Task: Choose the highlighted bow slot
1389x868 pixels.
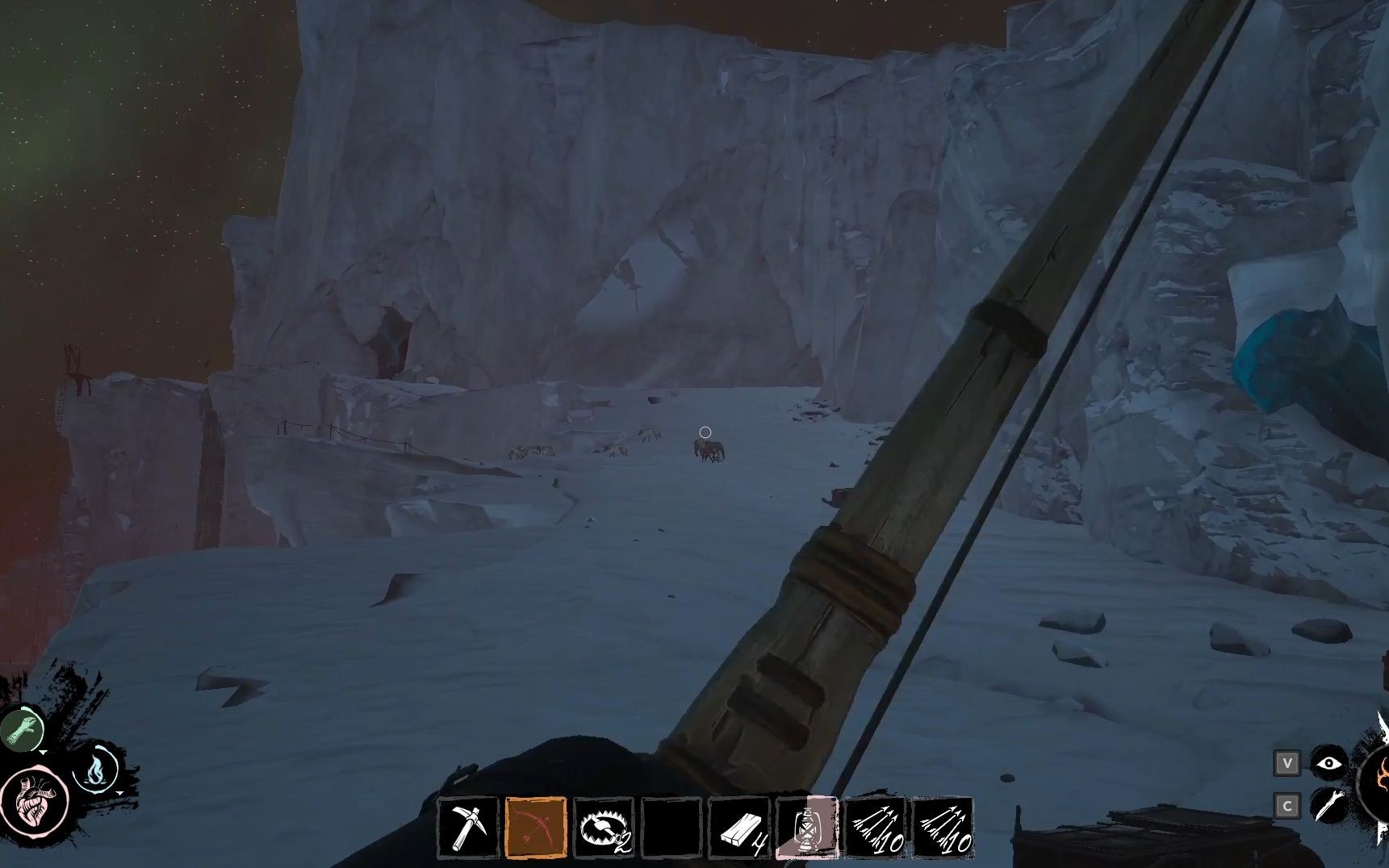Action: (536, 828)
